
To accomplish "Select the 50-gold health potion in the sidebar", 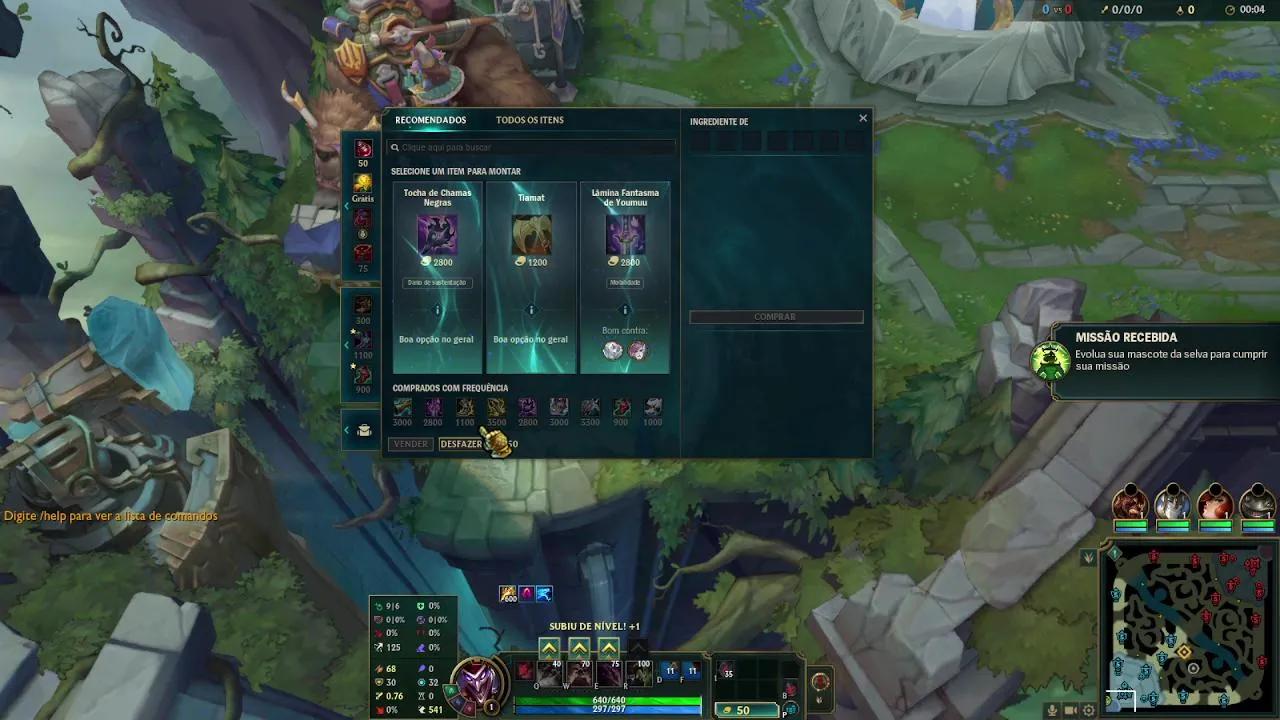I will tap(362, 146).
